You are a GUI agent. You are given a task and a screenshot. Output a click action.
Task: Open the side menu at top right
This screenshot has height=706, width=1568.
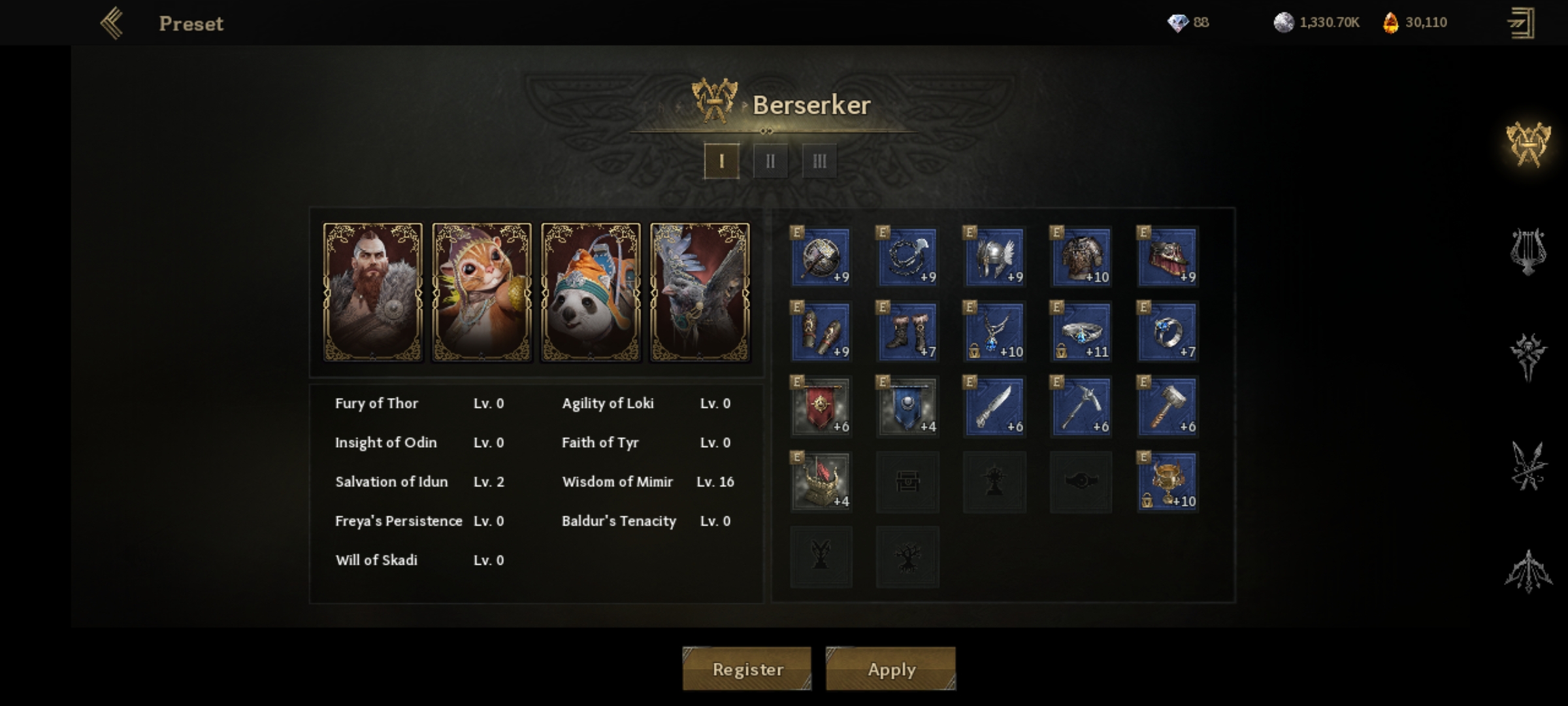(1520, 24)
